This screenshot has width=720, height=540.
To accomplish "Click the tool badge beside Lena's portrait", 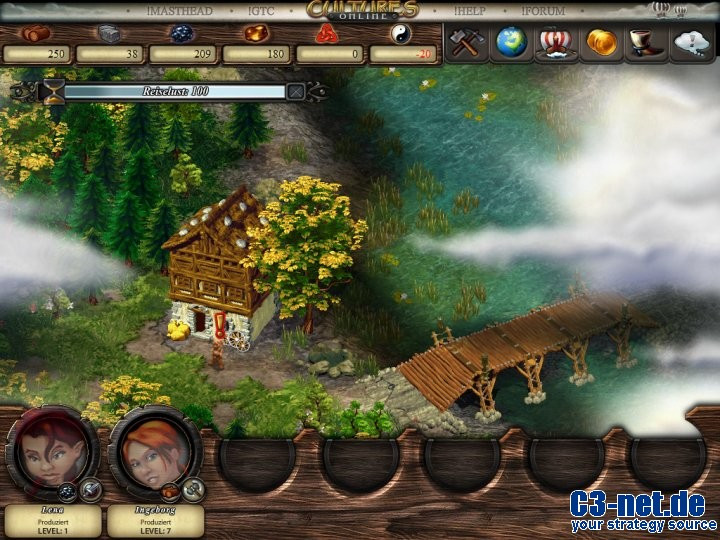I will click(x=91, y=489).
